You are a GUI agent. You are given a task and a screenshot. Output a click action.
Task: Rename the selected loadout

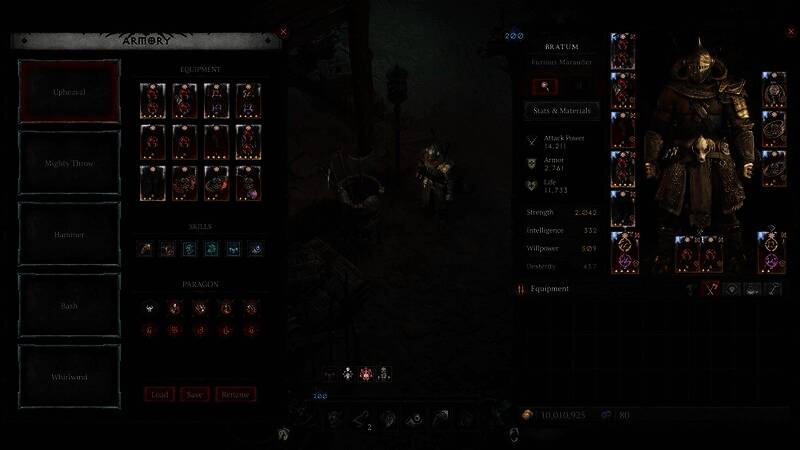click(235, 394)
